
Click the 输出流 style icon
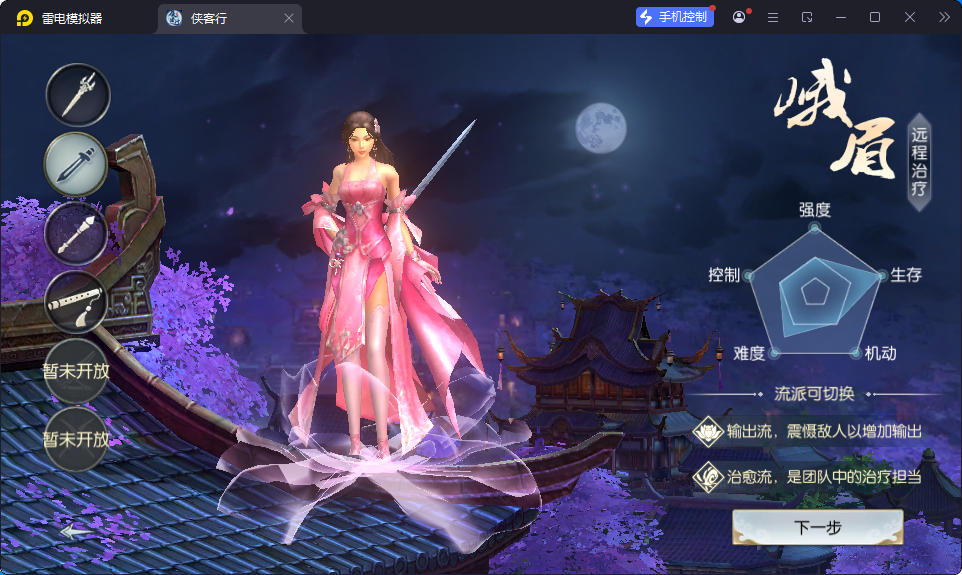point(708,431)
